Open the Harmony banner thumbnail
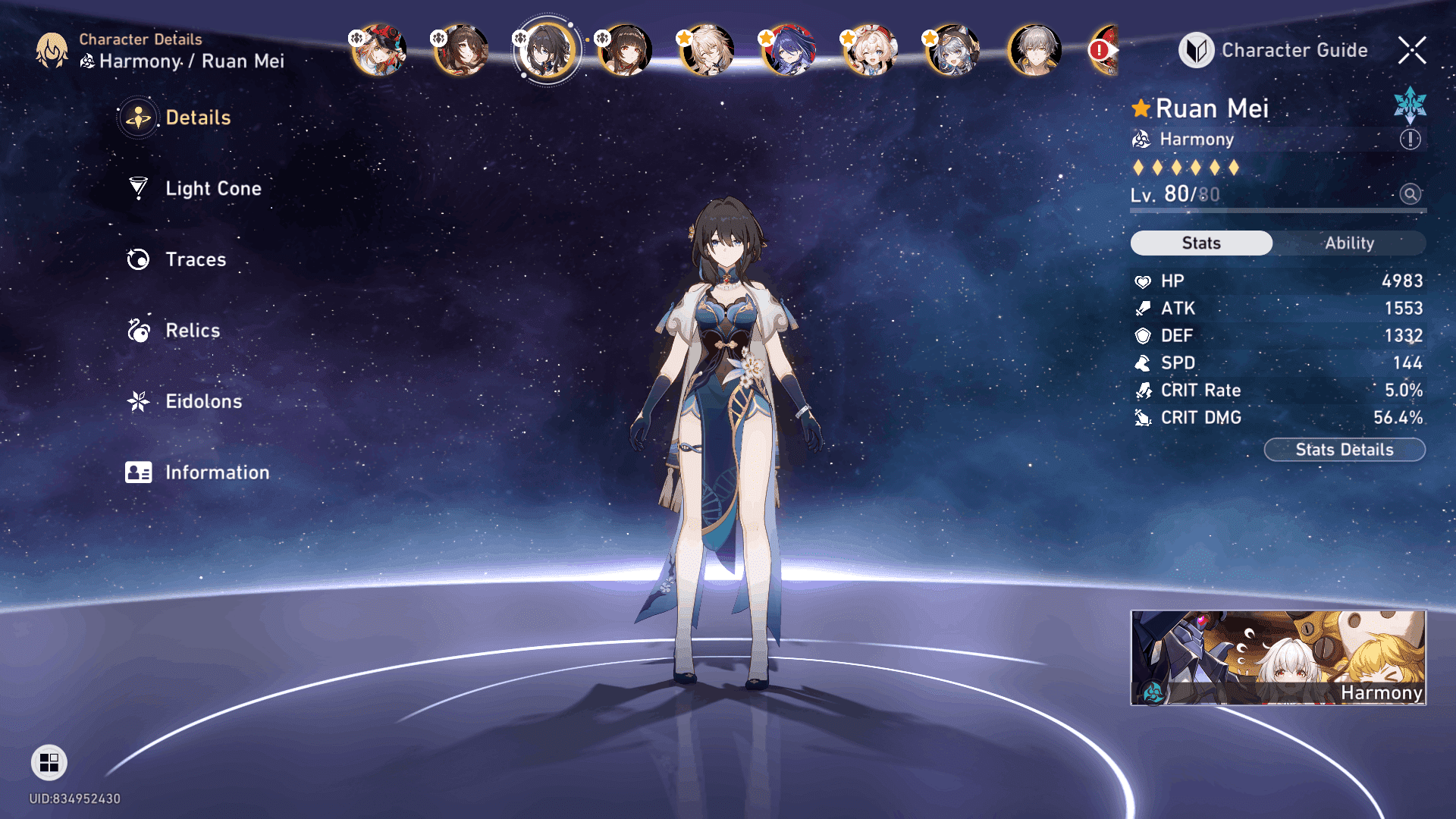This screenshot has width=1456, height=819. click(1278, 657)
